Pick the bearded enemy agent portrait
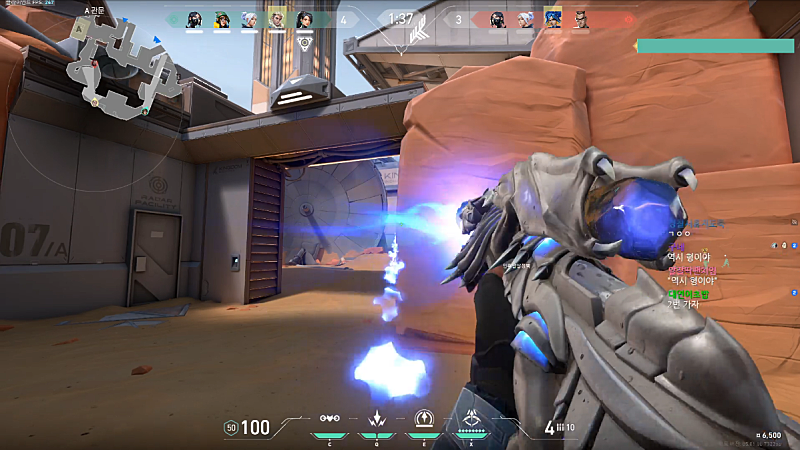800x450 pixels. tap(580, 18)
